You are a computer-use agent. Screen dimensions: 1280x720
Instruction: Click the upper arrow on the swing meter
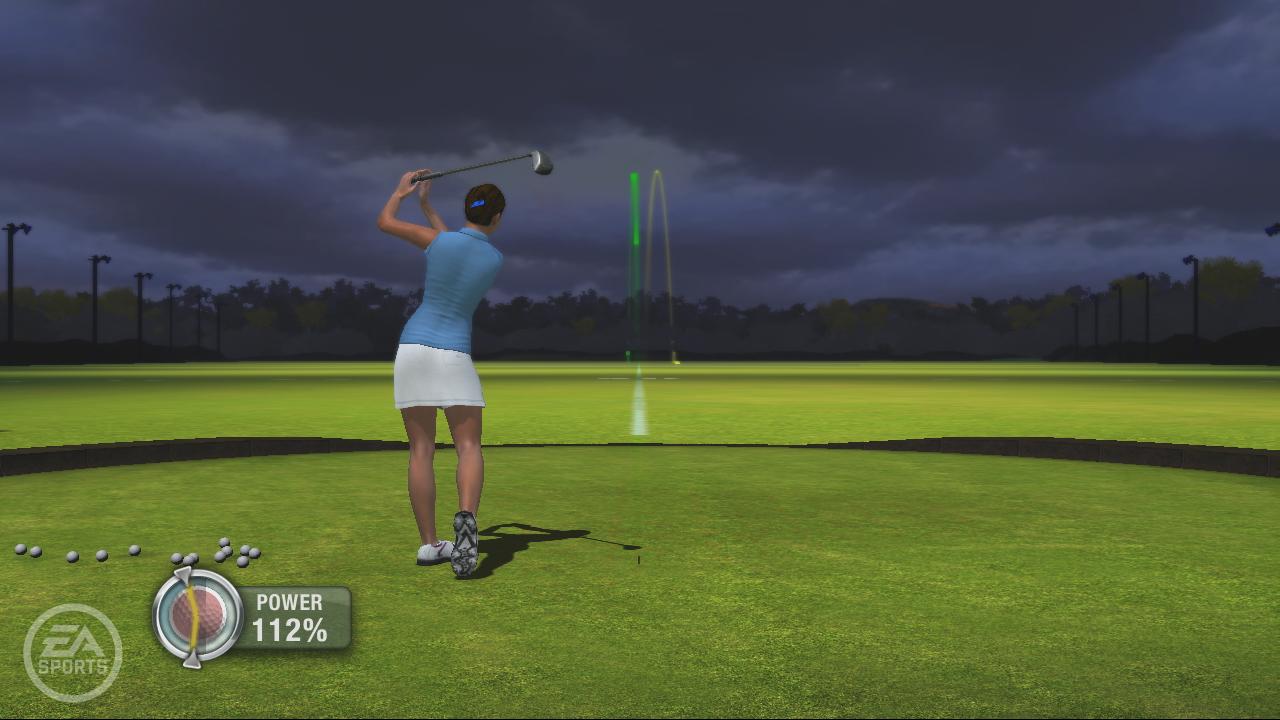[x=183, y=572]
